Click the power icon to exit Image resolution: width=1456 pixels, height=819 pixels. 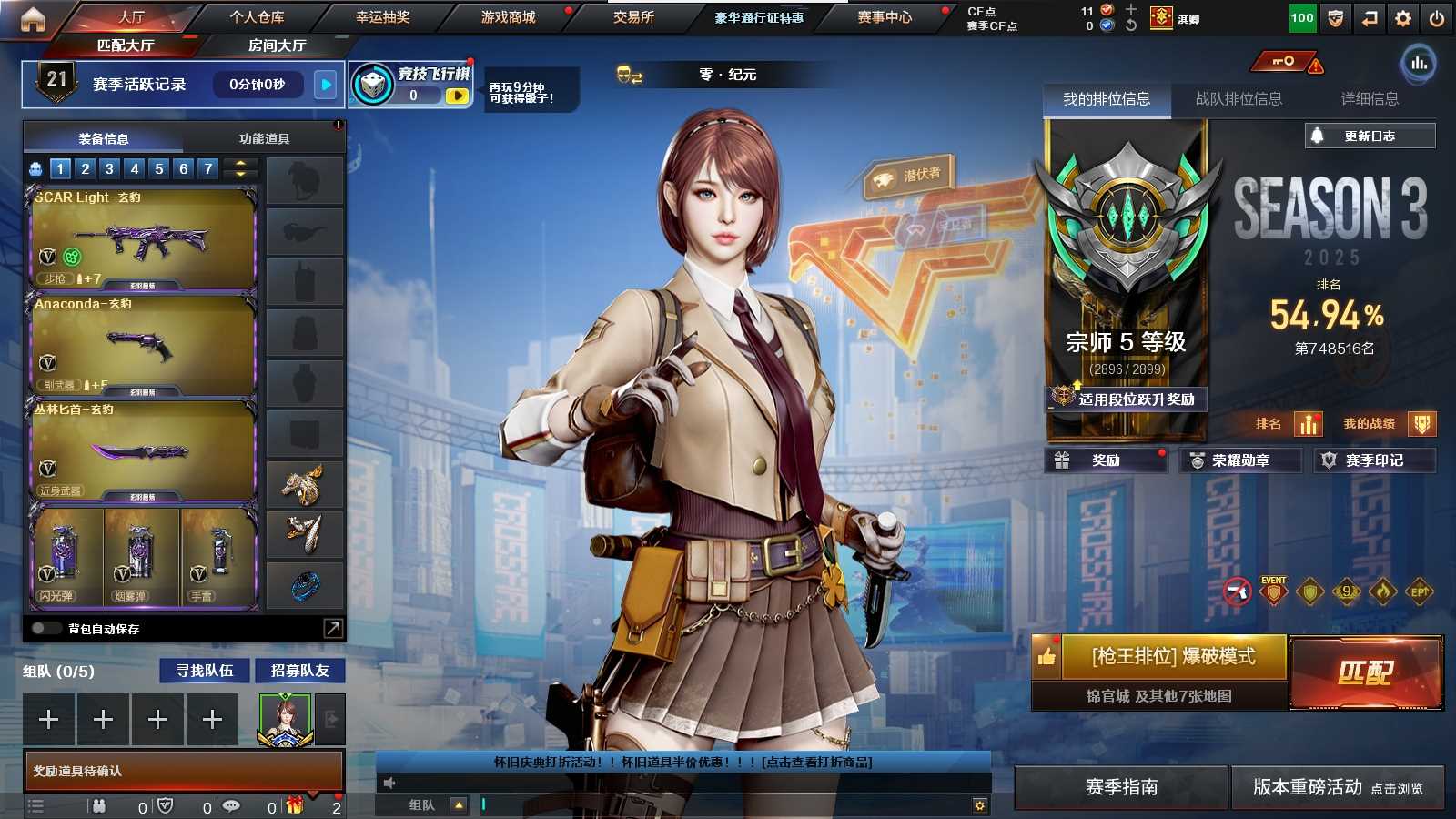[1437, 18]
